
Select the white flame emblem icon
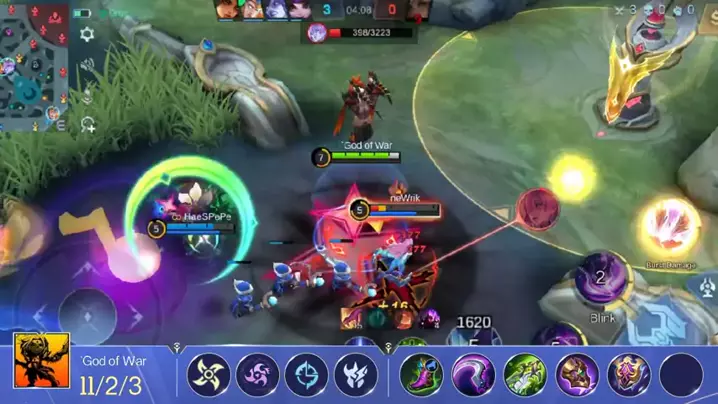[x=356, y=375]
